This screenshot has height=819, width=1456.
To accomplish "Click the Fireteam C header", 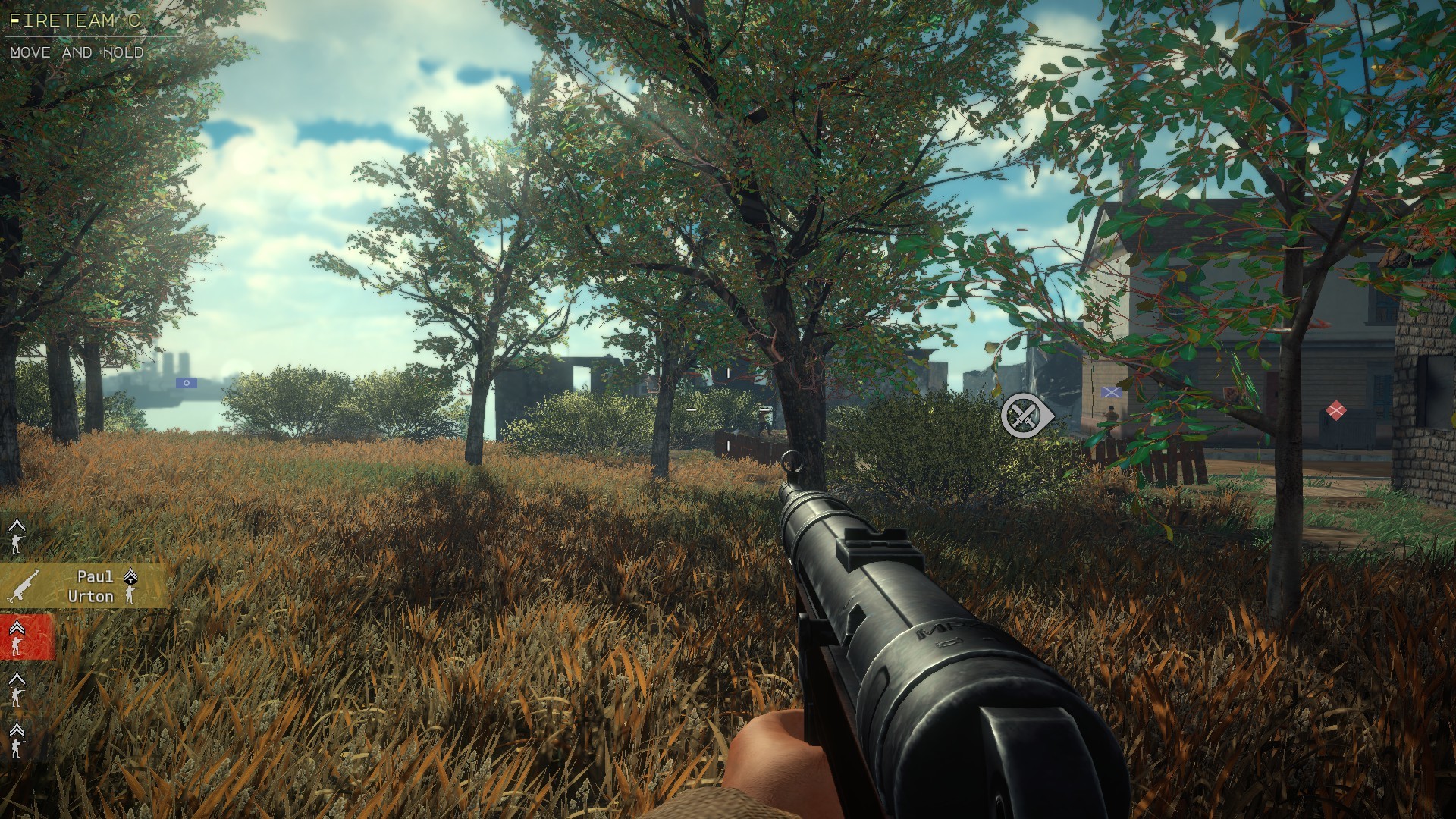I will [74, 20].
